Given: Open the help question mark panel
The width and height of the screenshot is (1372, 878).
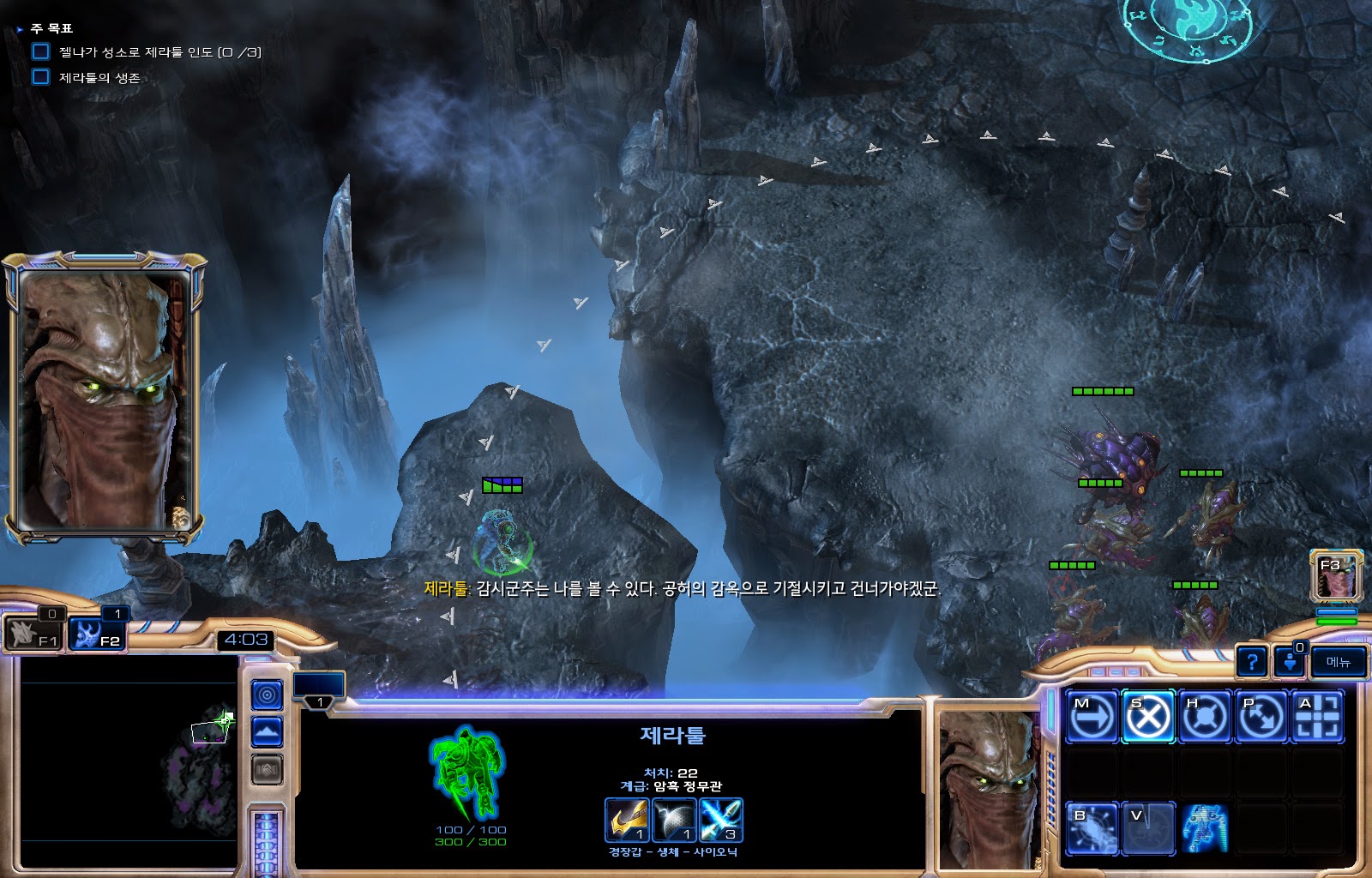Looking at the screenshot, I should [x=1252, y=662].
